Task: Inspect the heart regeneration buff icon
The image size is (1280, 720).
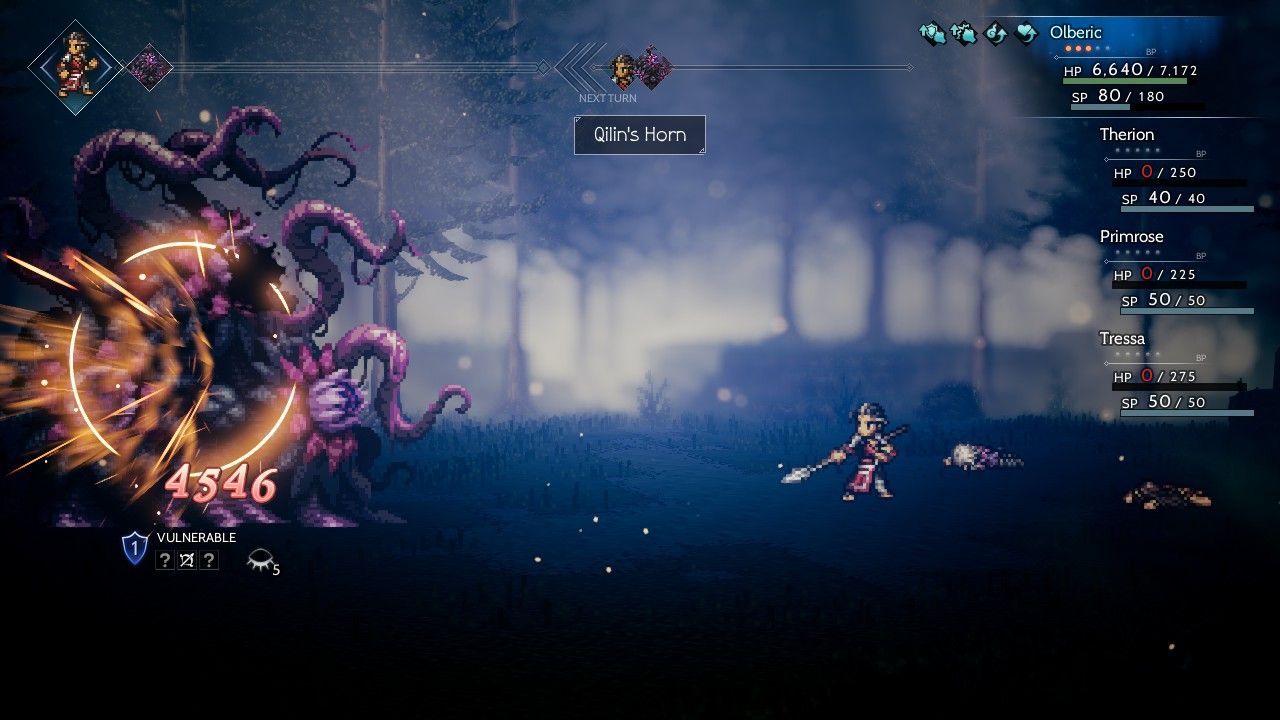Action: pyautogui.click(x=1026, y=33)
